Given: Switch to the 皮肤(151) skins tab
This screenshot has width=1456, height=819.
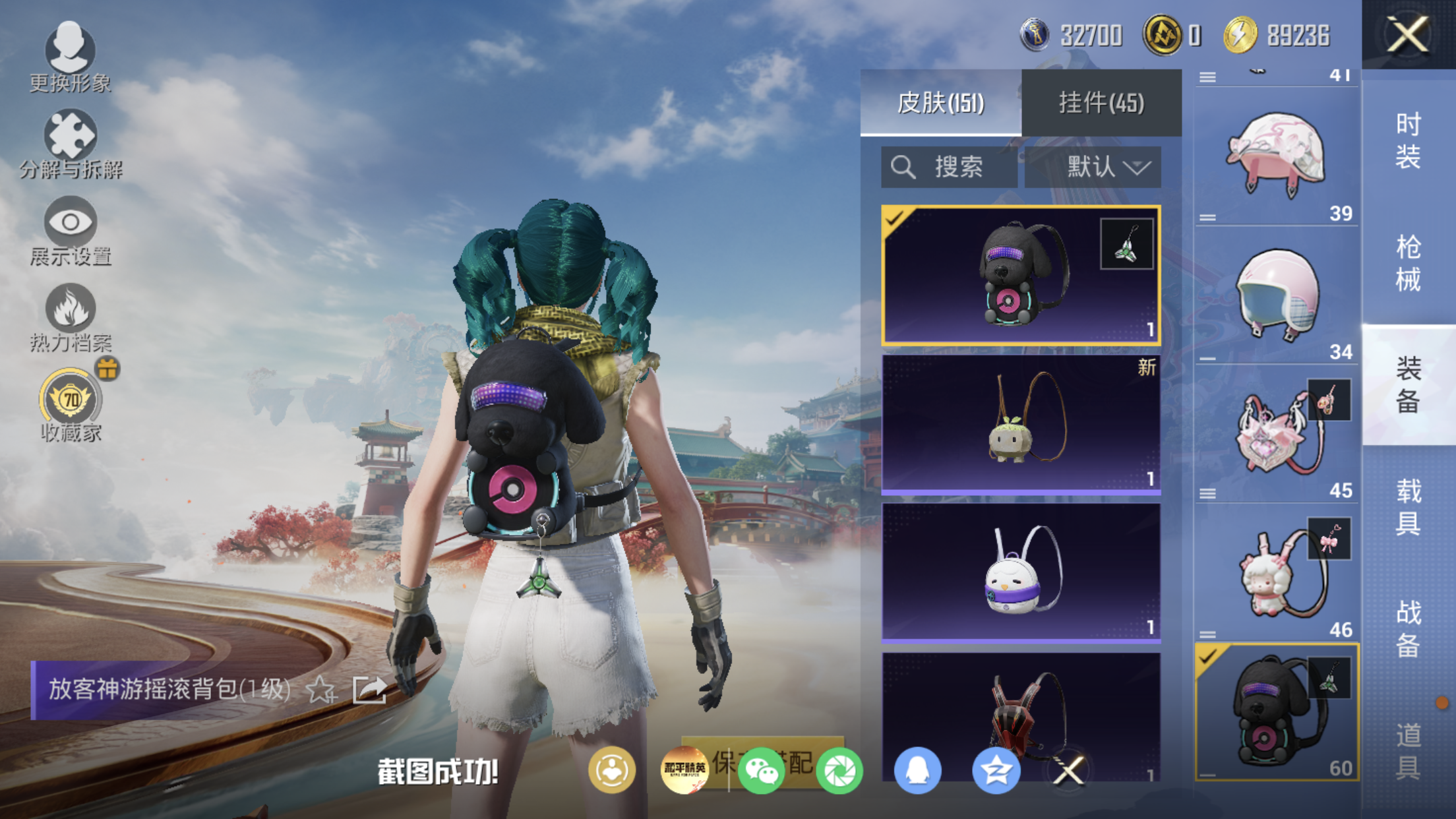Looking at the screenshot, I should tap(940, 103).
